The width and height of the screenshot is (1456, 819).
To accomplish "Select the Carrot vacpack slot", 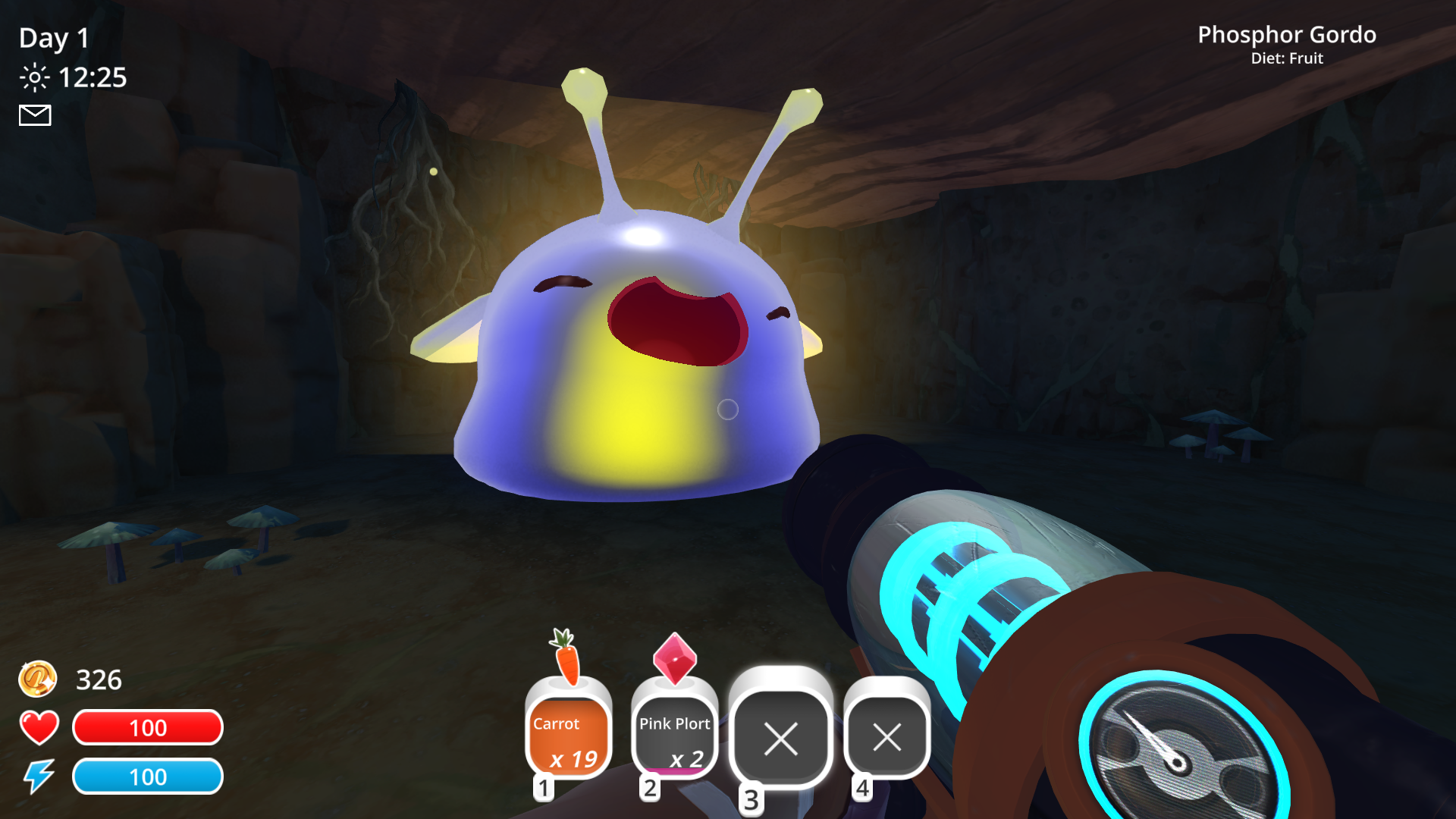I will coord(568,736).
